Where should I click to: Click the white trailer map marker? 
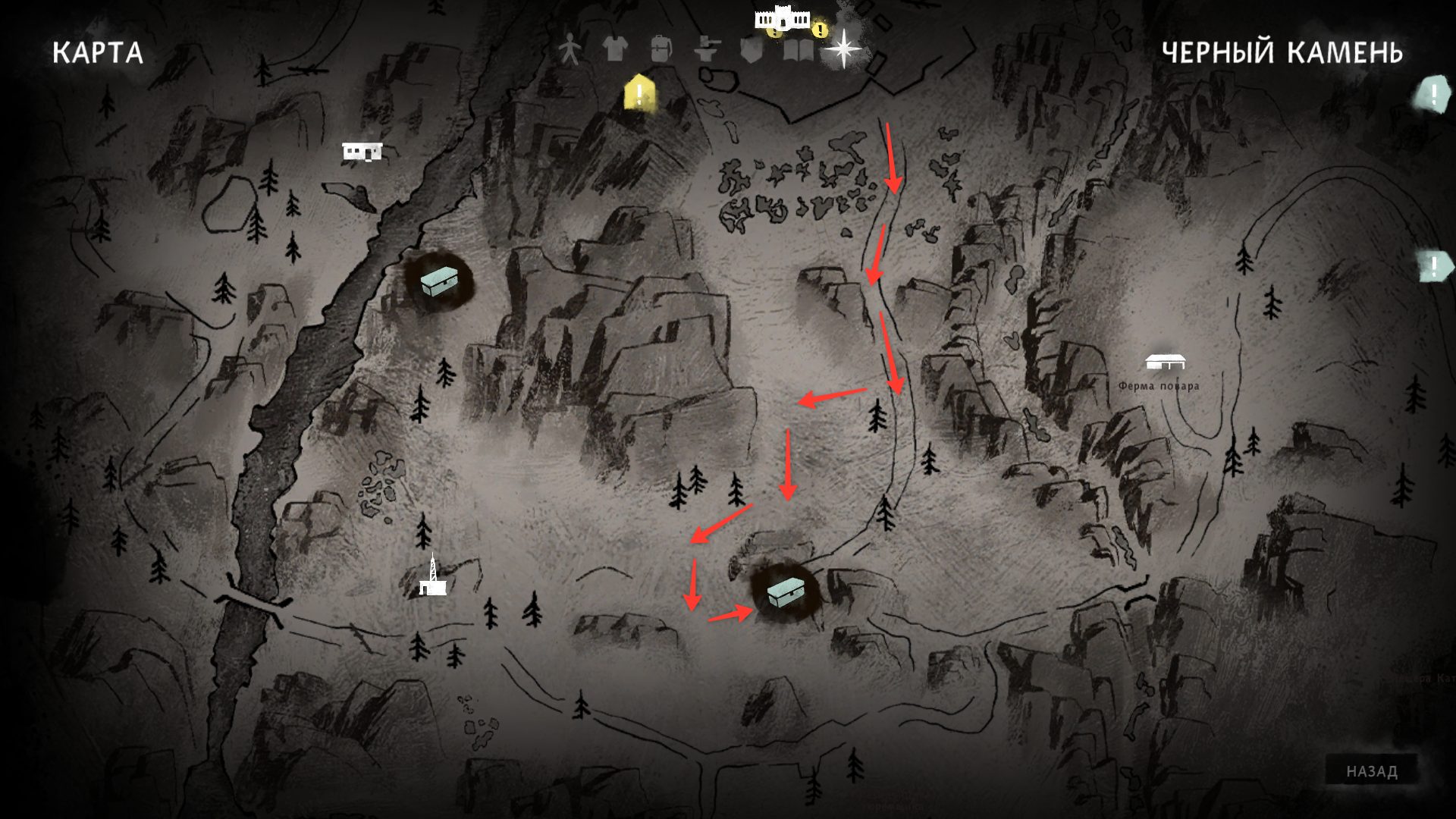(362, 152)
